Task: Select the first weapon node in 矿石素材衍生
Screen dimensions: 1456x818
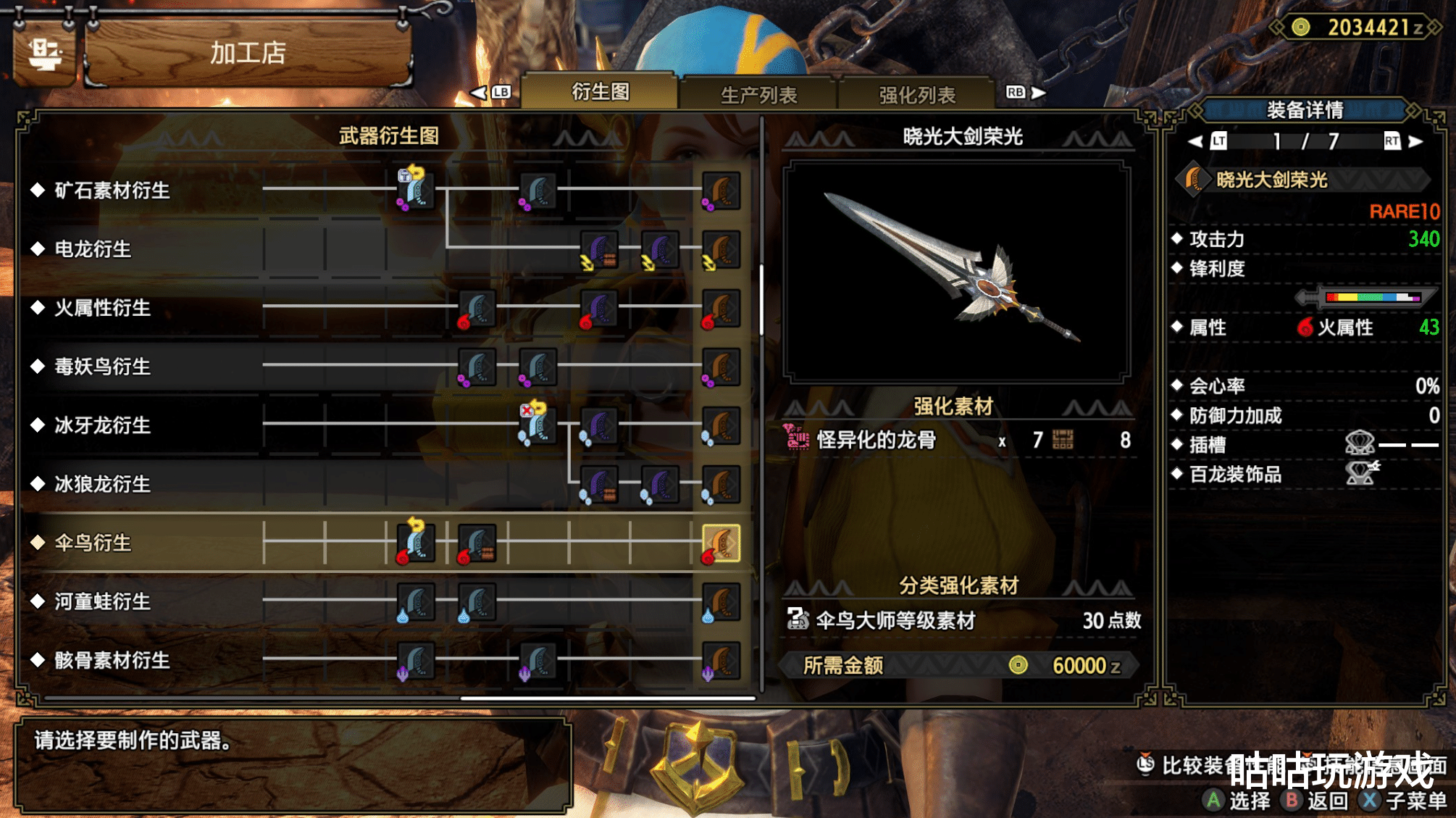Action: [x=416, y=190]
